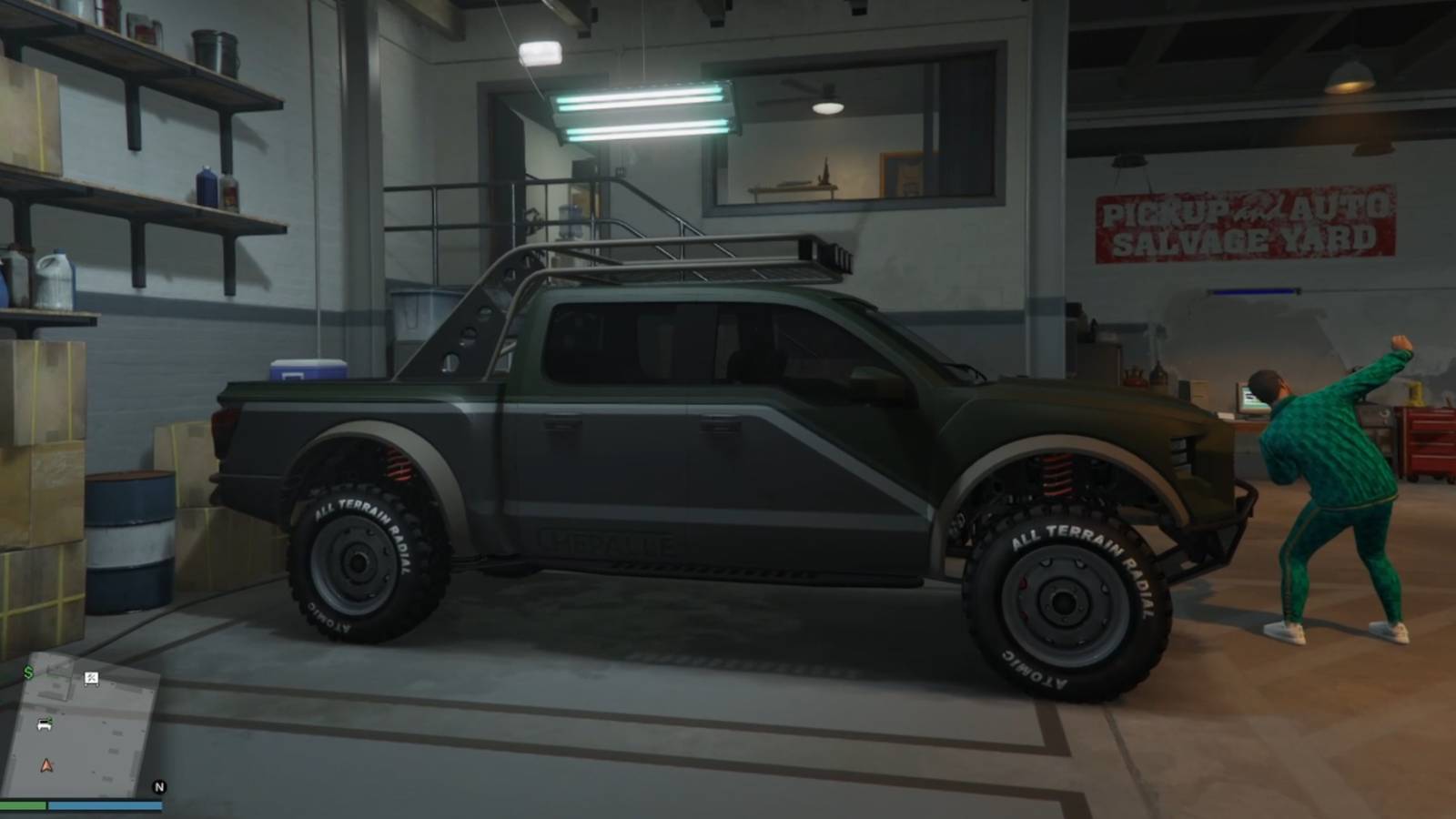Select the workbench wrench icon on the minimap
Screen dimensions: 1456x819
click(x=91, y=680)
